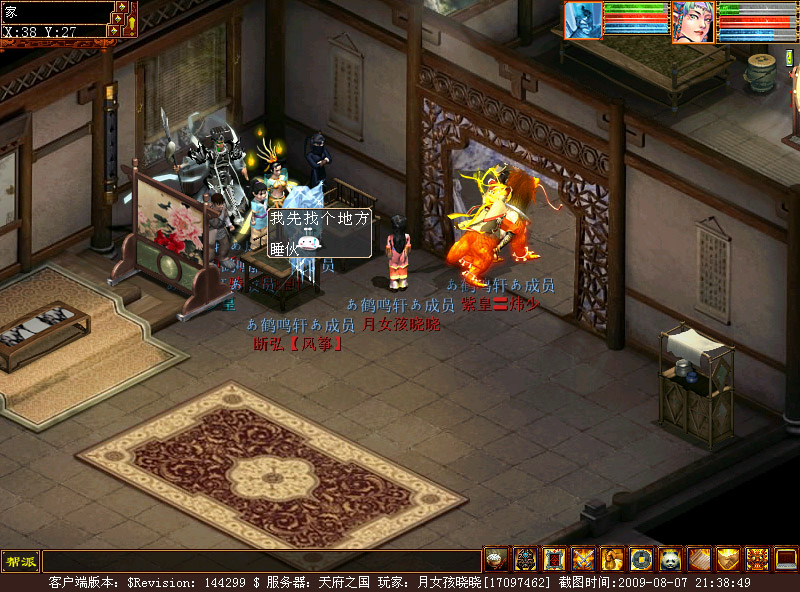Activate the crossed swords icon
Viewport: 800px width, 592px height.
pyautogui.click(x=583, y=560)
